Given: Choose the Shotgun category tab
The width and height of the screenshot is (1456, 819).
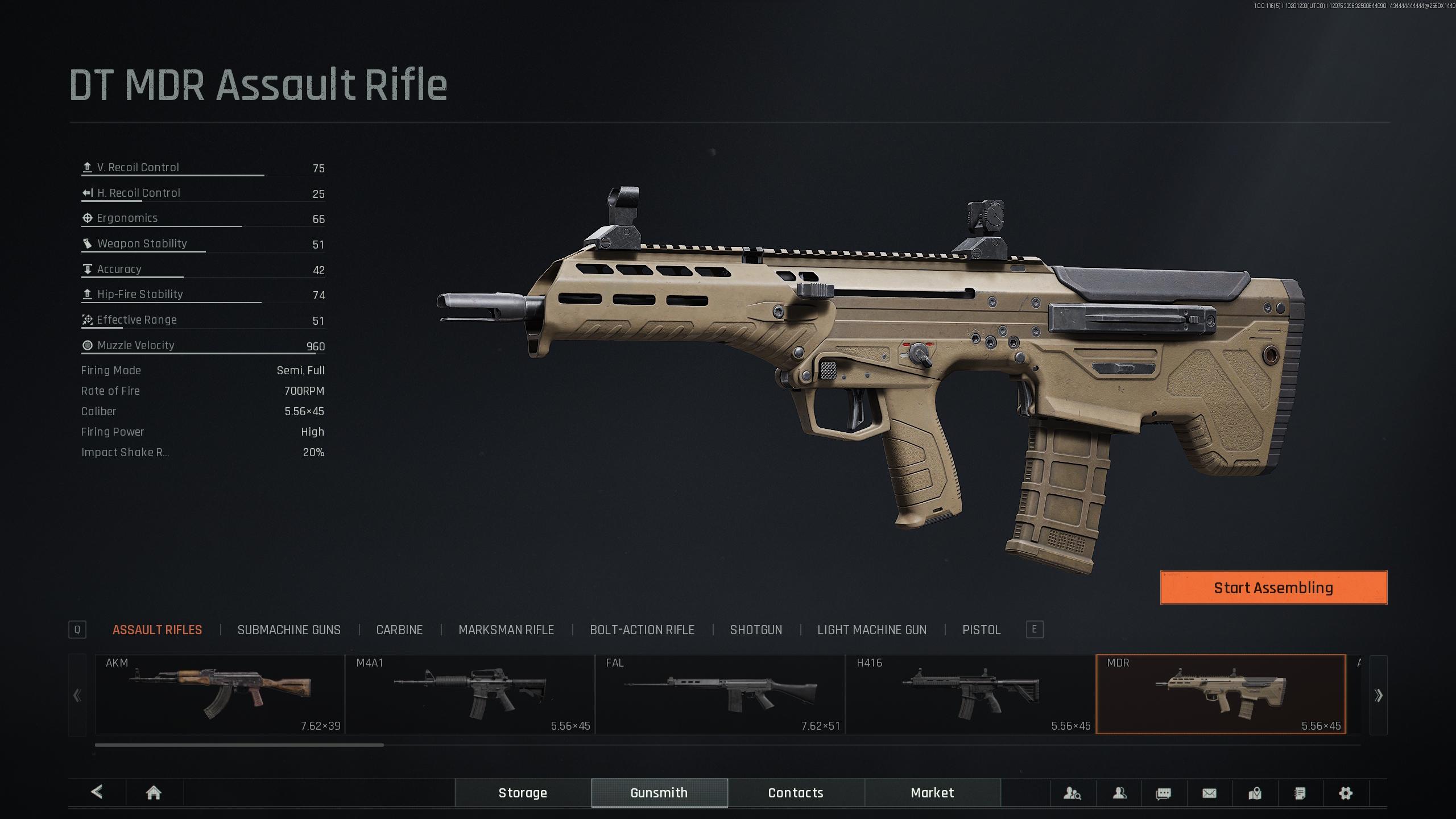Looking at the screenshot, I should (x=756, y=630).
